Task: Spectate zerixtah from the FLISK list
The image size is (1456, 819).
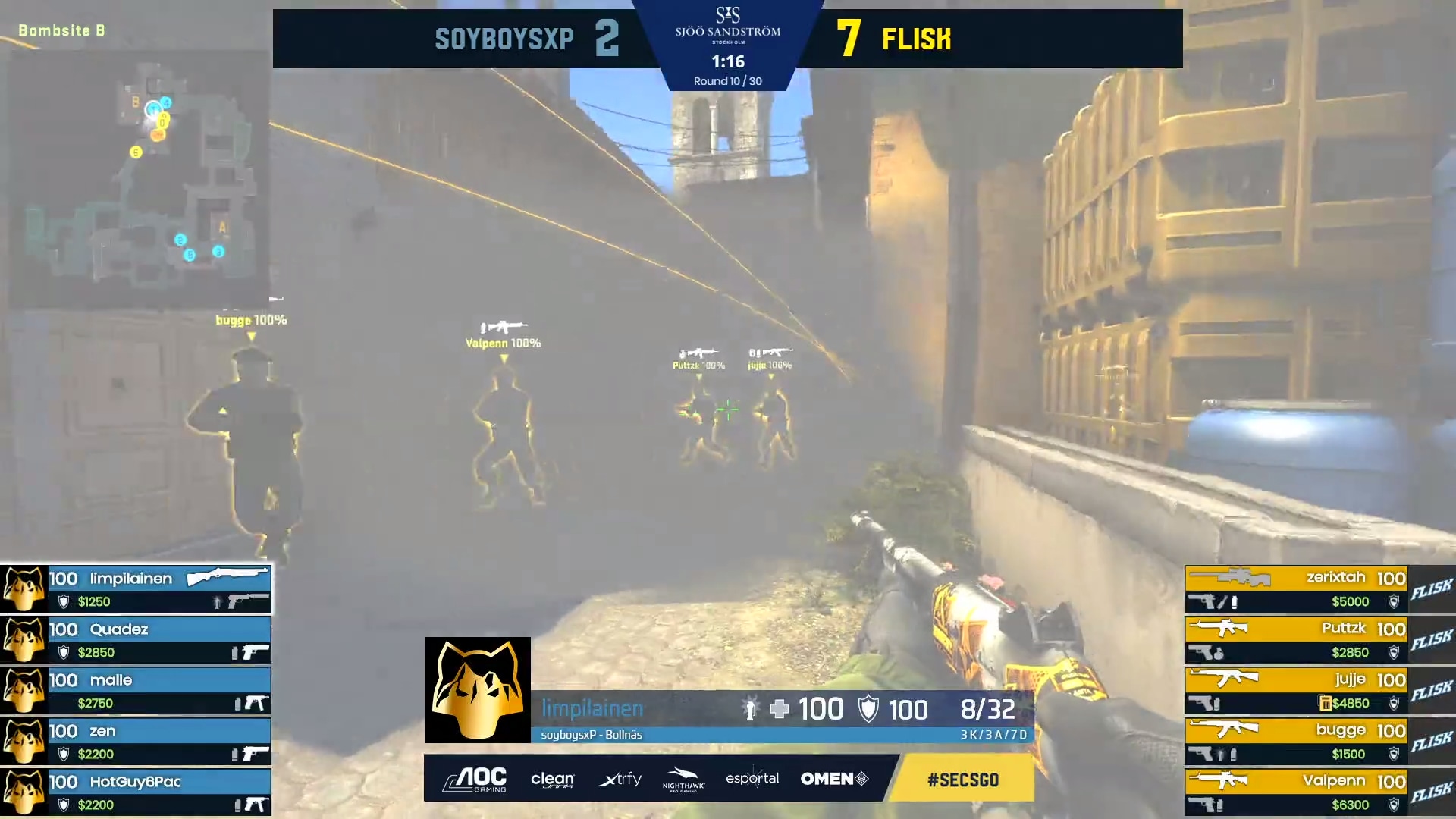Action: tap(1297, 589)
